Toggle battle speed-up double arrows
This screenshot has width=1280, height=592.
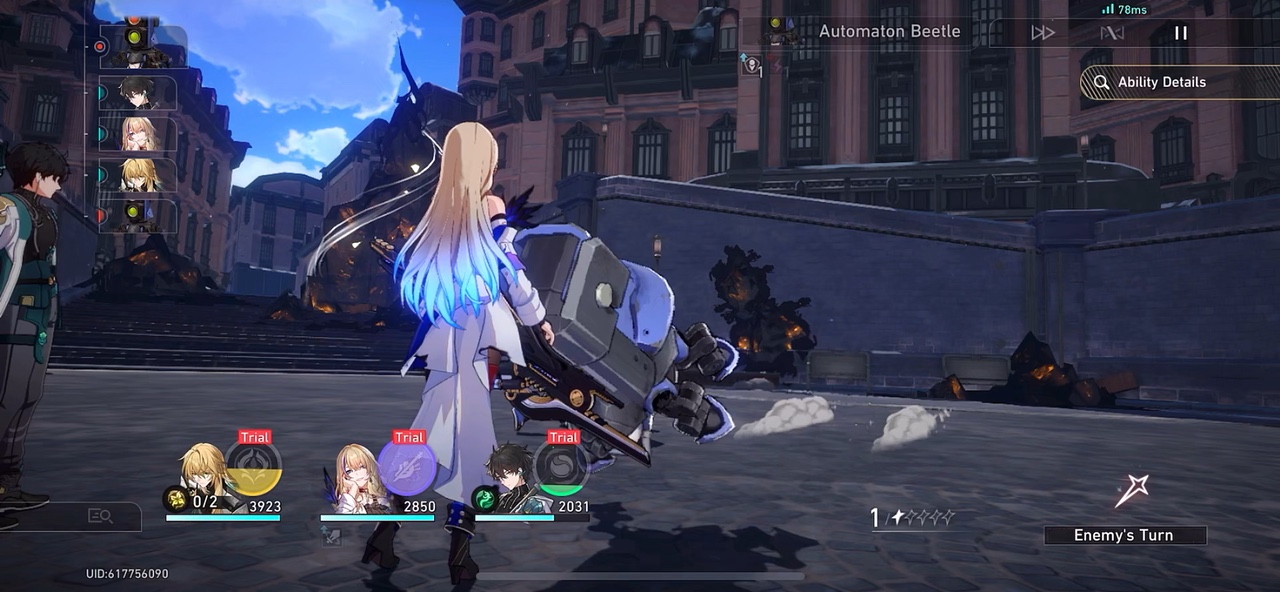coord(1043,33)
